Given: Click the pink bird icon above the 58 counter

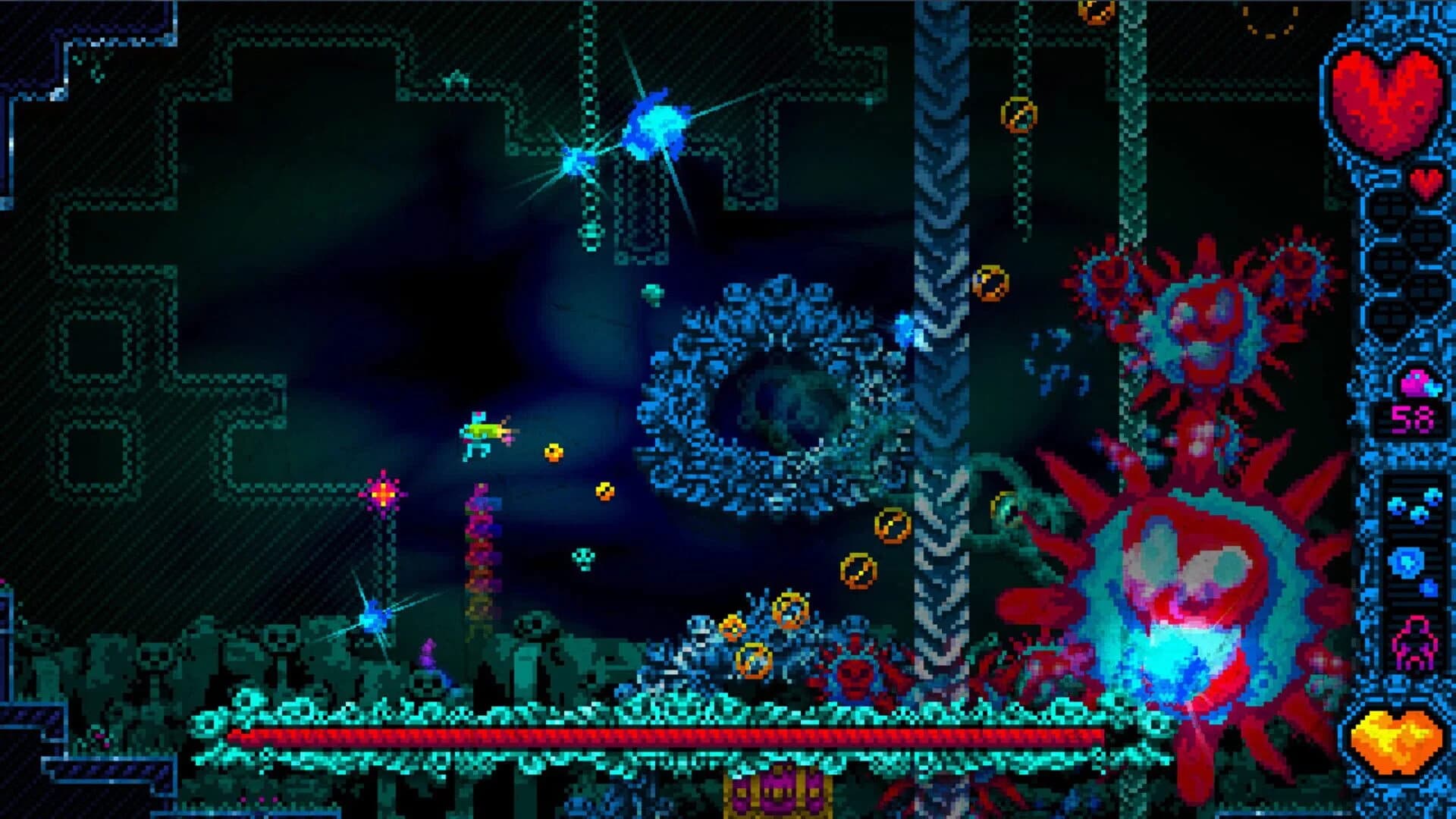Looking at the screenshot, I should click(x=1417, y=385).
